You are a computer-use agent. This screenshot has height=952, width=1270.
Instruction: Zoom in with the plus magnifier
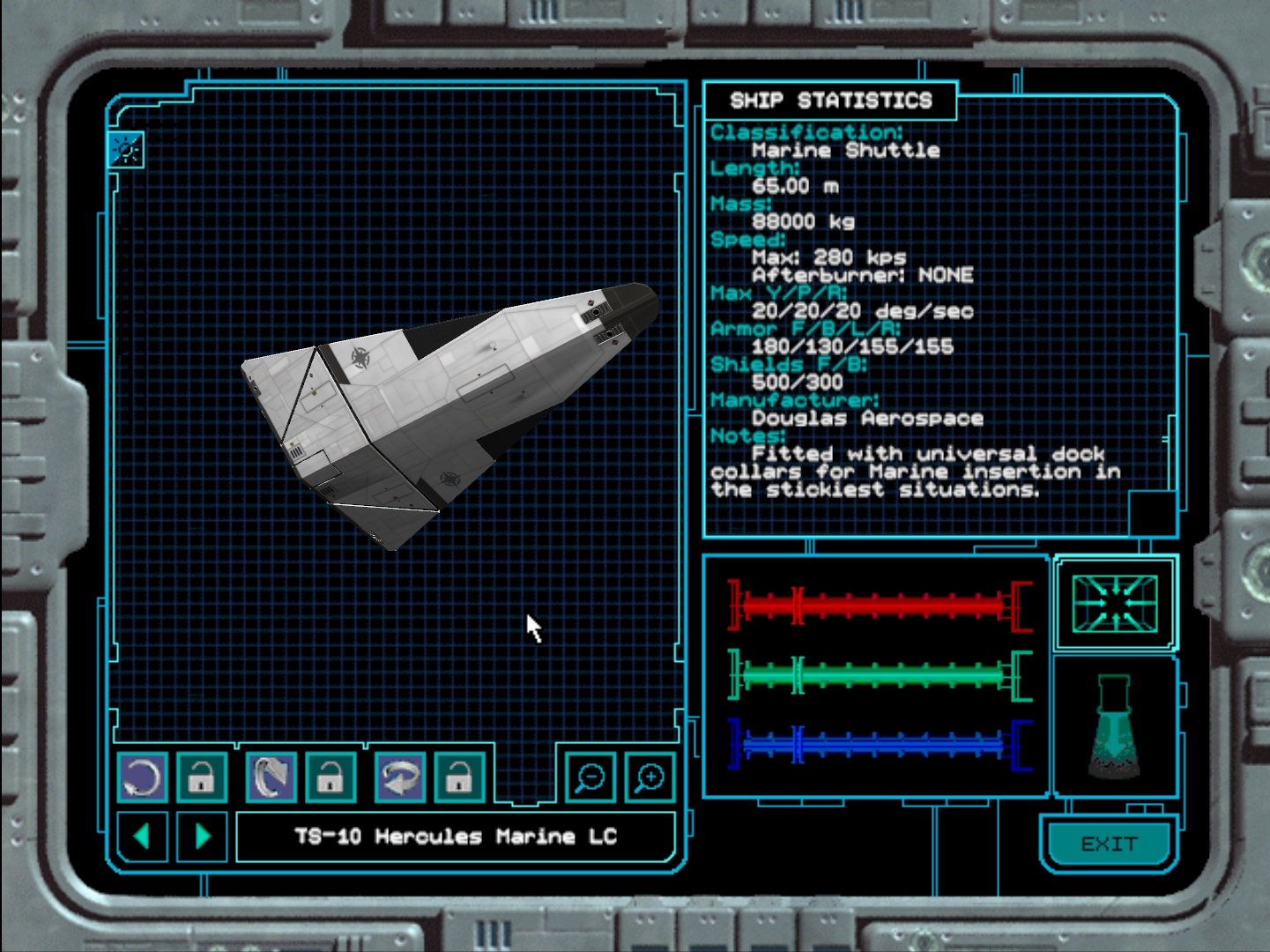pyautogui.click(x=650, y=777)
